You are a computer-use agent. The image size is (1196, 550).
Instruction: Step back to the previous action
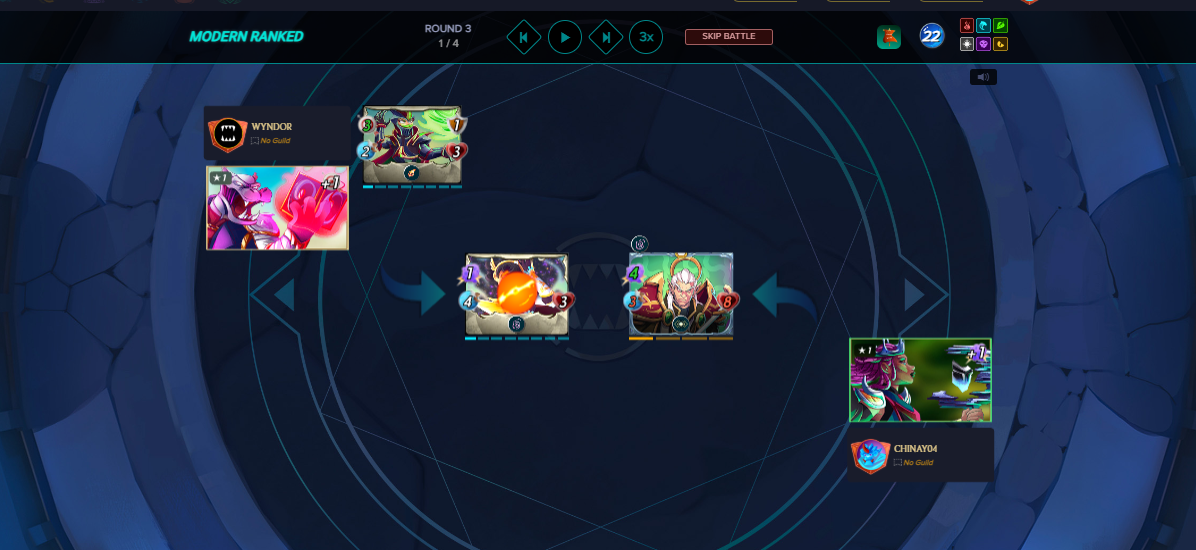click(523, 38)
